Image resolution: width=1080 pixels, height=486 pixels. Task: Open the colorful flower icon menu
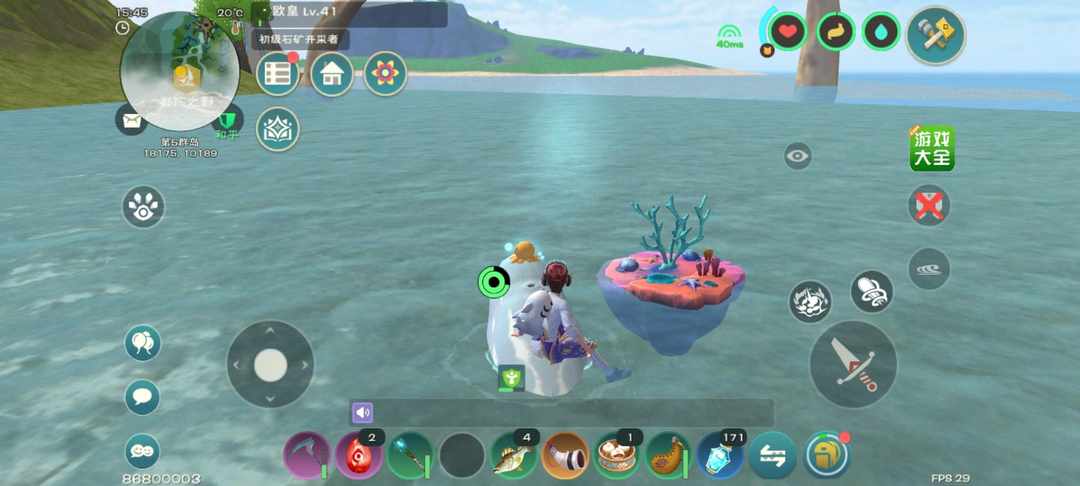[x=385, y=74]
